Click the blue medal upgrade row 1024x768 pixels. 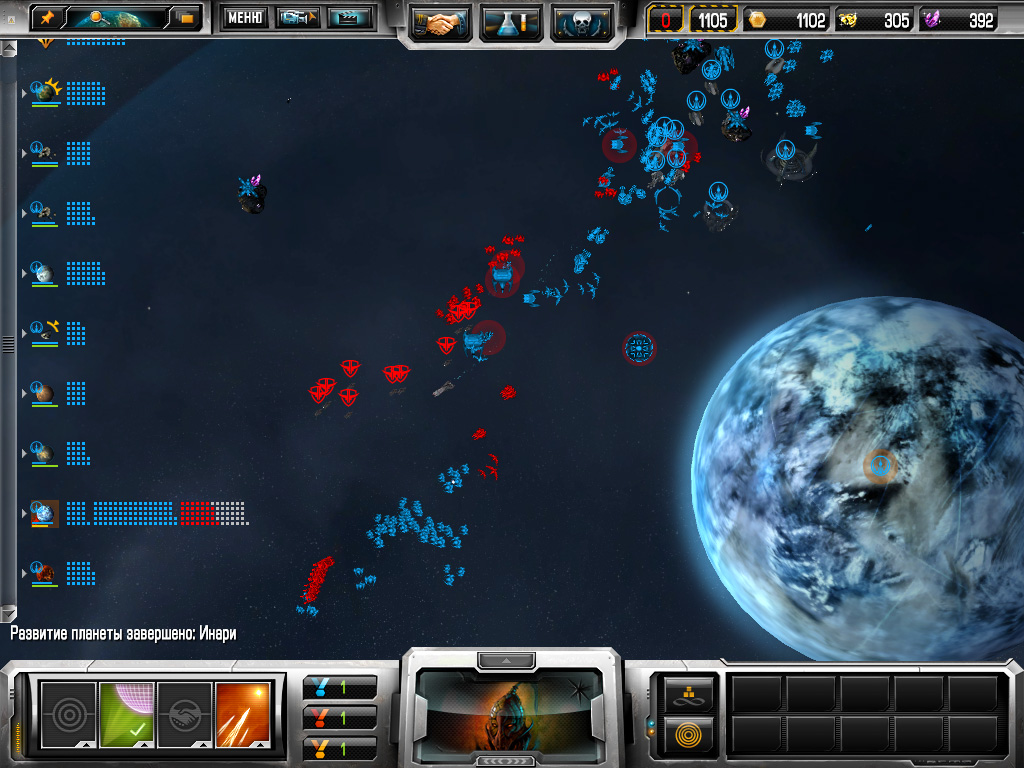click(340, 687)
